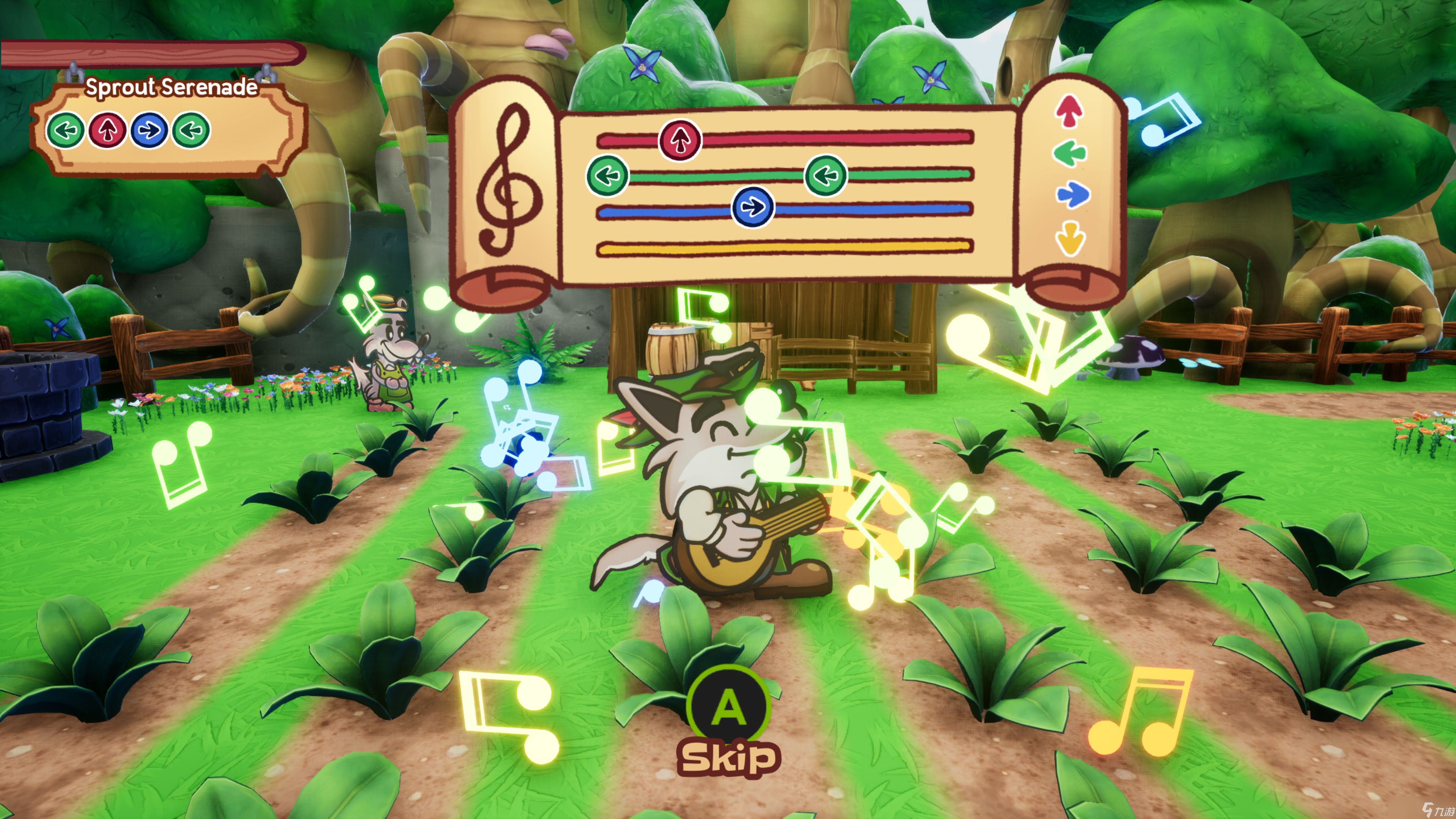Click the Sprout Serenade song title
1456x819 pixels.
tap(171, 87)
